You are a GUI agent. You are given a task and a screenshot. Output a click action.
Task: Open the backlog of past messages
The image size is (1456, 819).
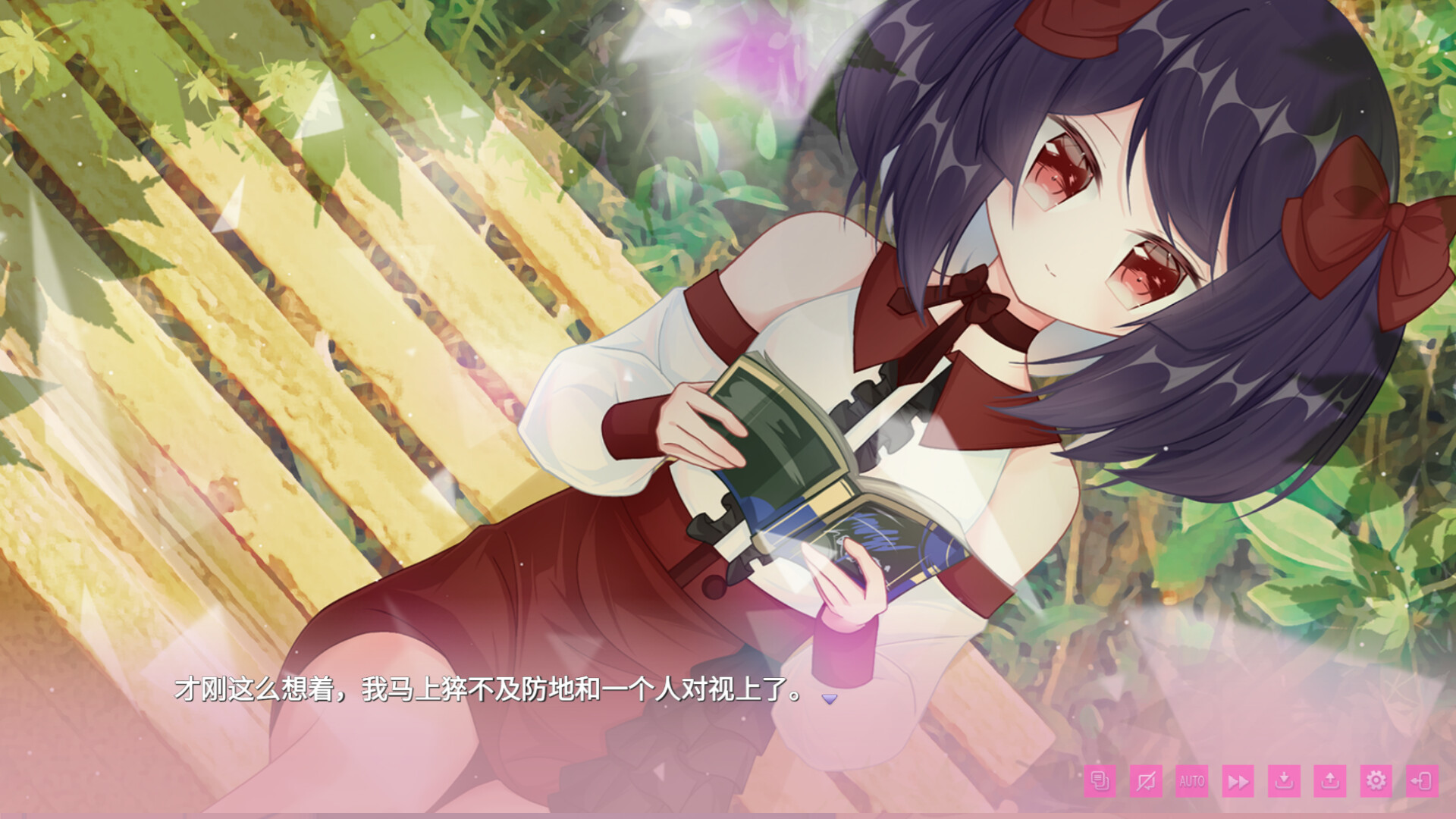tap(1100, 781)
